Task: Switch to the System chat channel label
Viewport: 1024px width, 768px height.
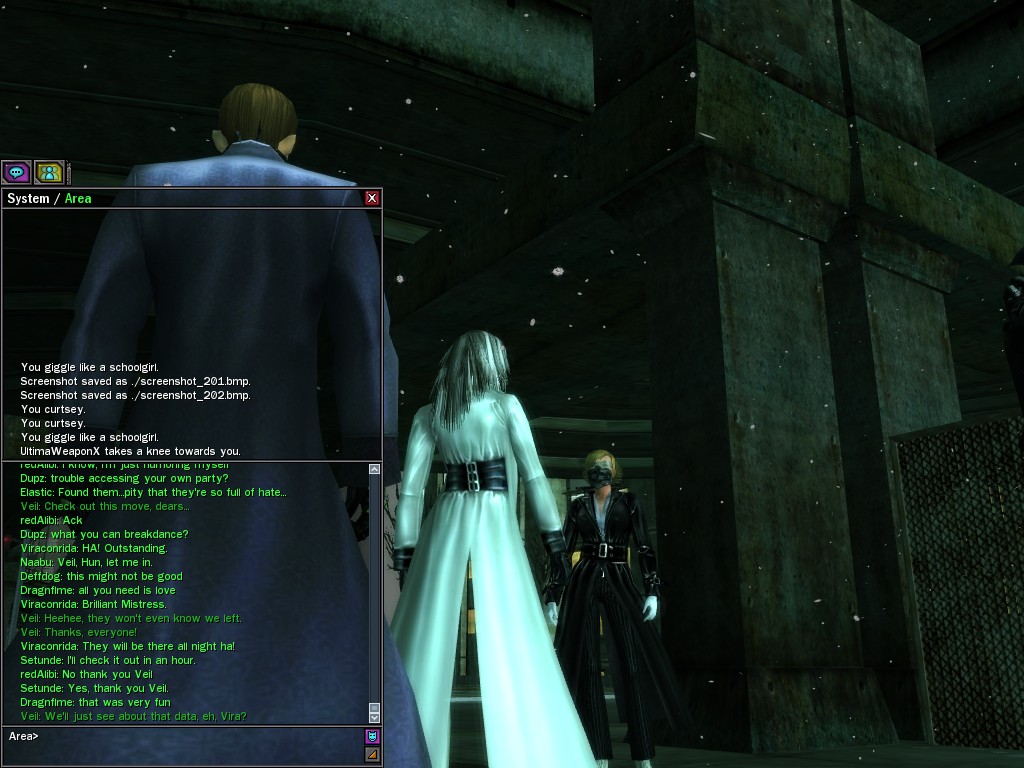Action: (28, 198)
